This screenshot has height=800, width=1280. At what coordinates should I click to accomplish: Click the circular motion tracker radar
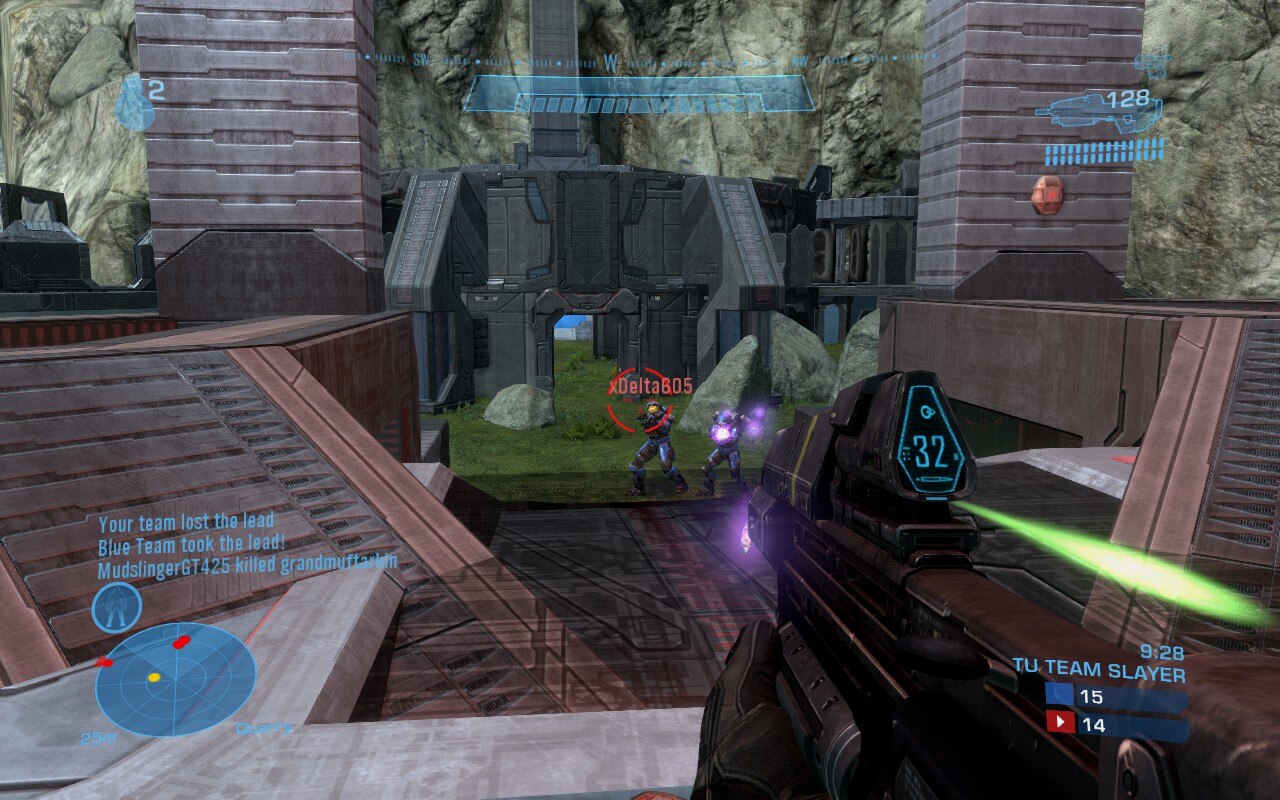pyautogui.click(x=175, y=679)
